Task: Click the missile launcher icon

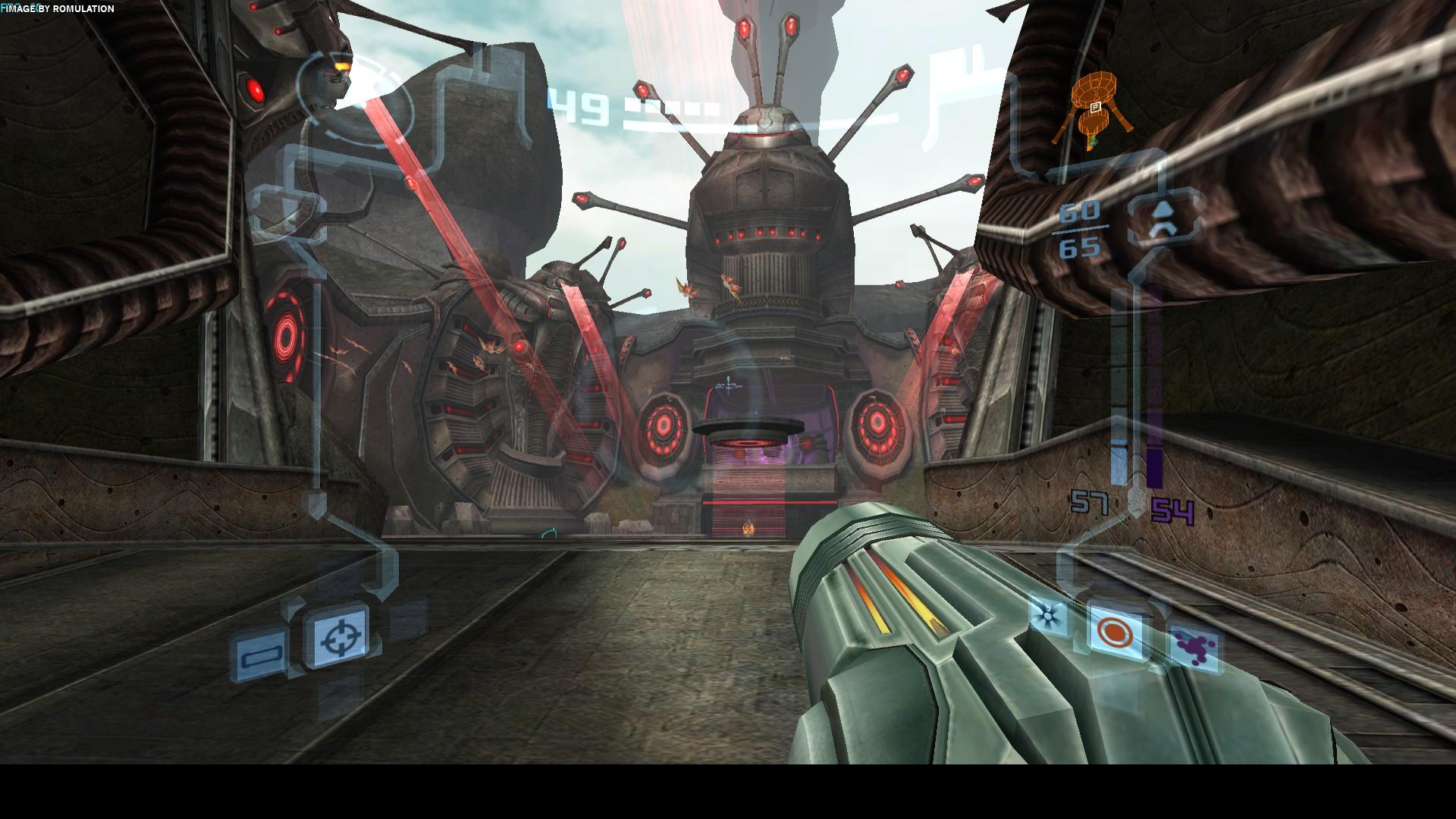Action: [1163, 215]
